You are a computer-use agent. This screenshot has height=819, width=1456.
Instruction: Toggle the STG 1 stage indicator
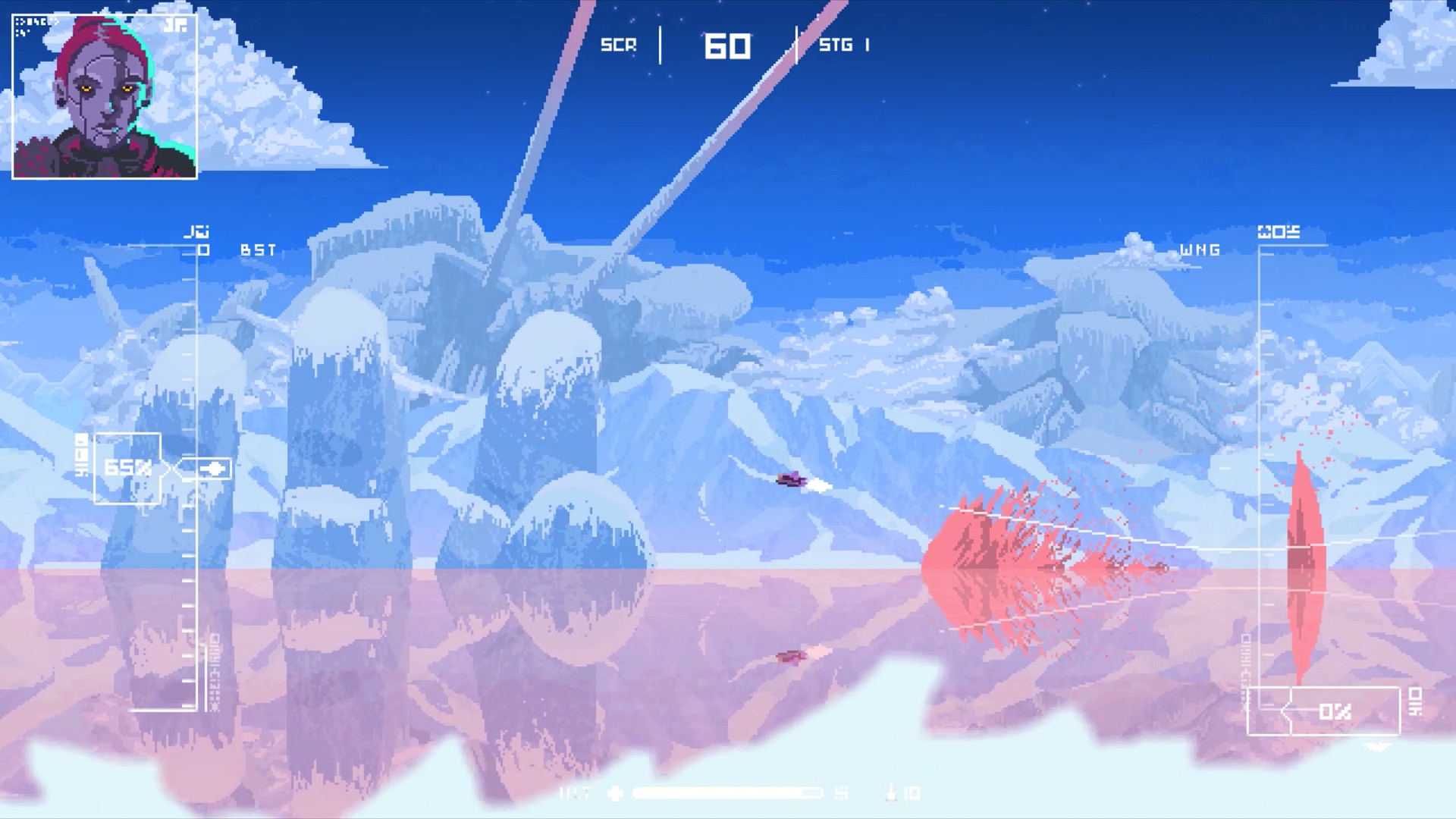[843, 44]
